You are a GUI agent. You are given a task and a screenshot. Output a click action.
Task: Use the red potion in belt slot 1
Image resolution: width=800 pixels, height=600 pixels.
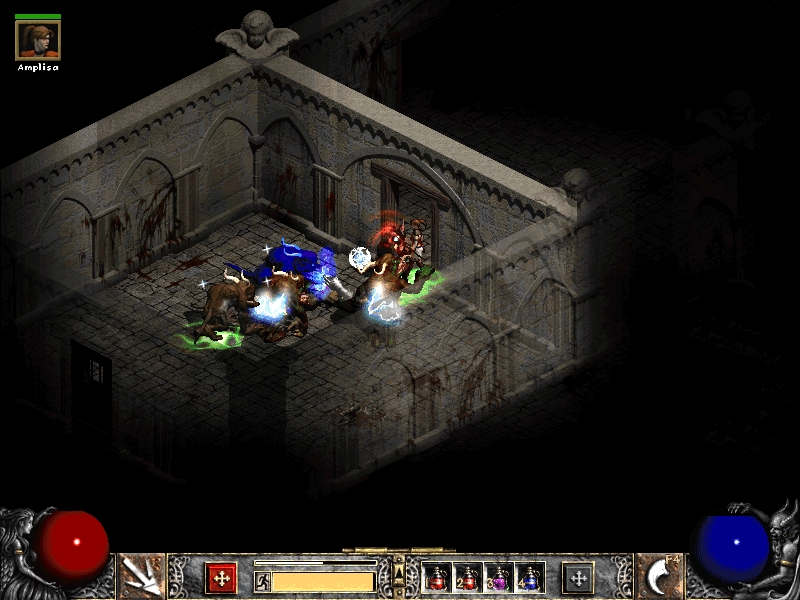(x=437, y=578)
